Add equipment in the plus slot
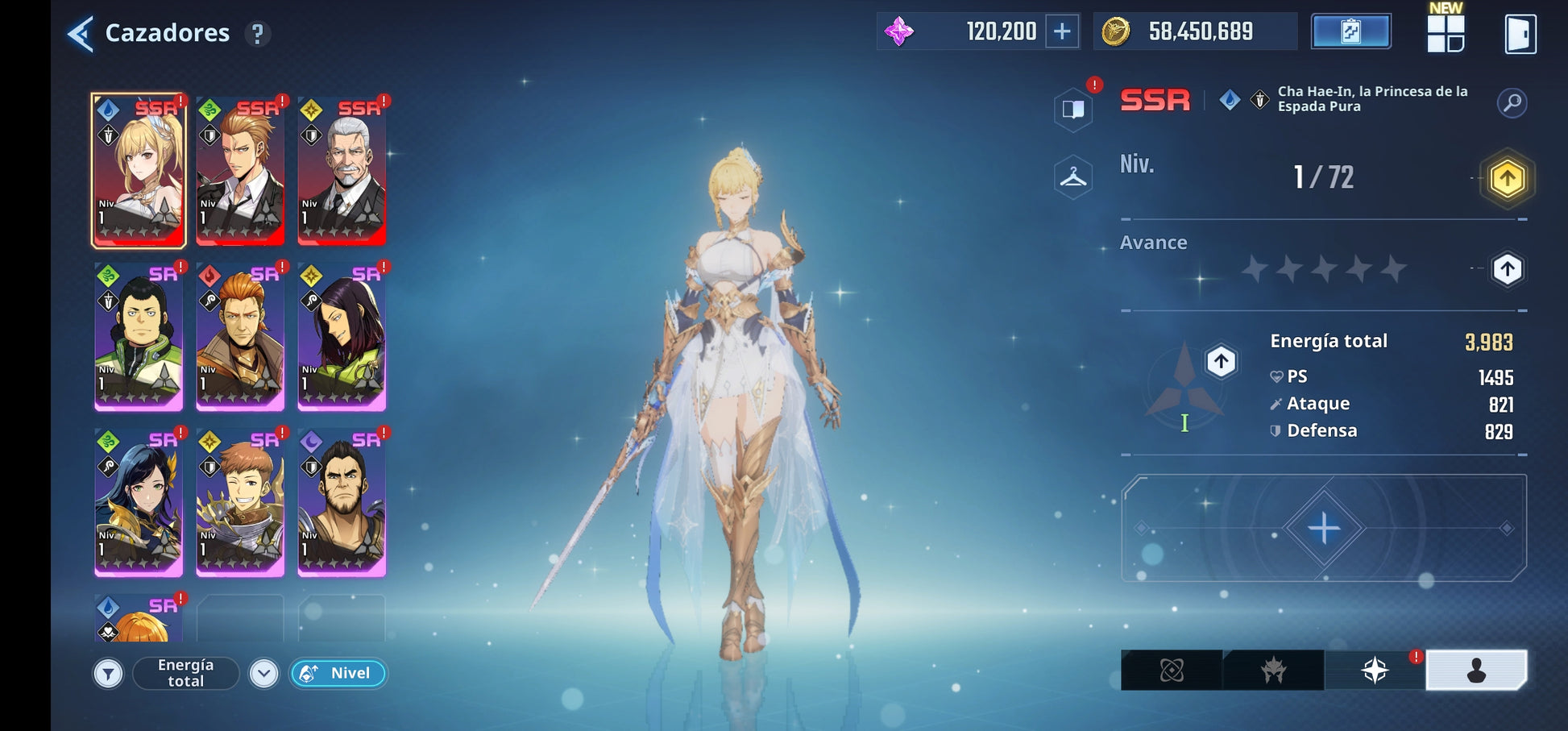The image size is (1568, 731). (x=1324, y=528)
